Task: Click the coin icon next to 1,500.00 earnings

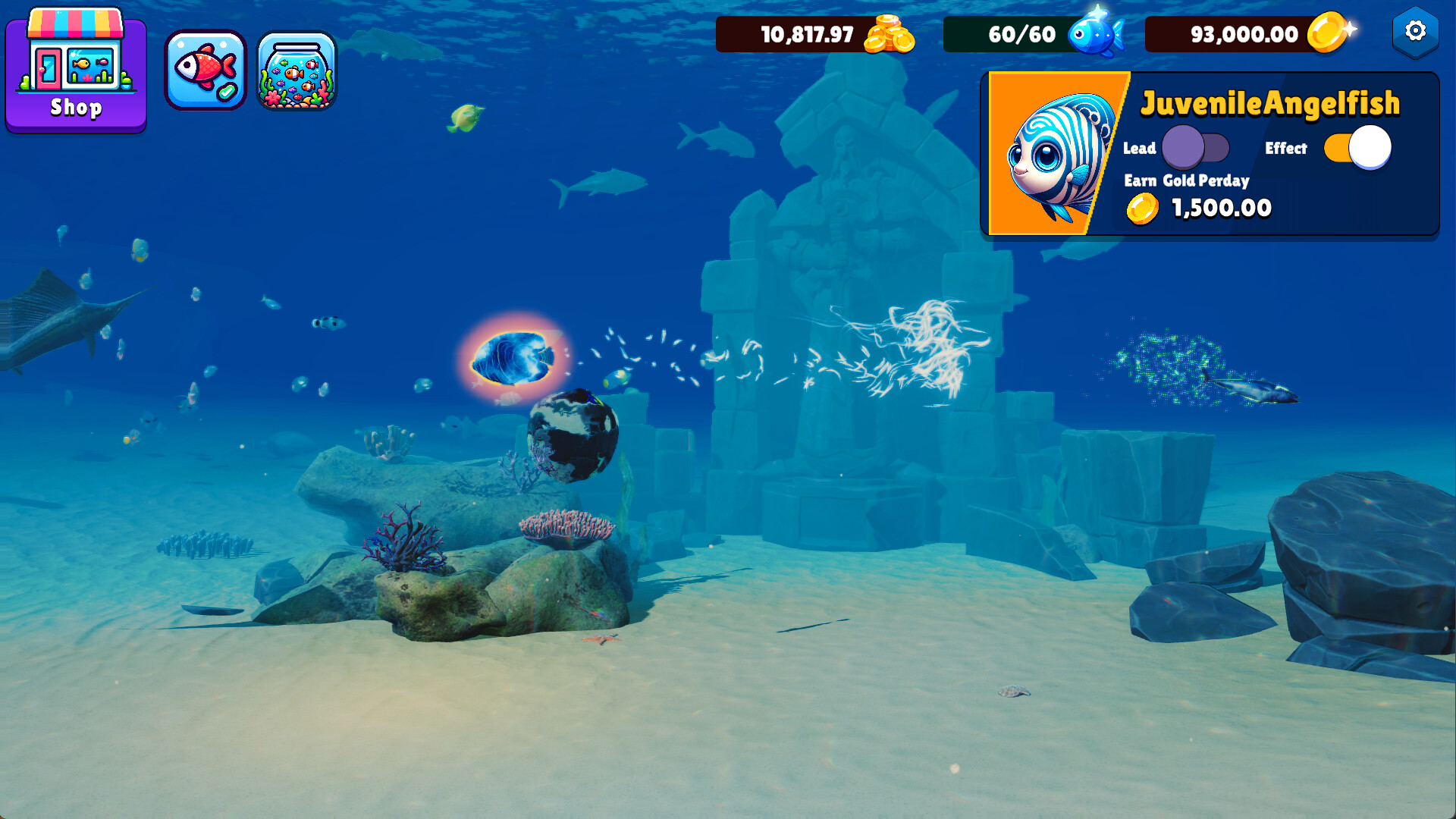Action: [x=1142, y=208]
